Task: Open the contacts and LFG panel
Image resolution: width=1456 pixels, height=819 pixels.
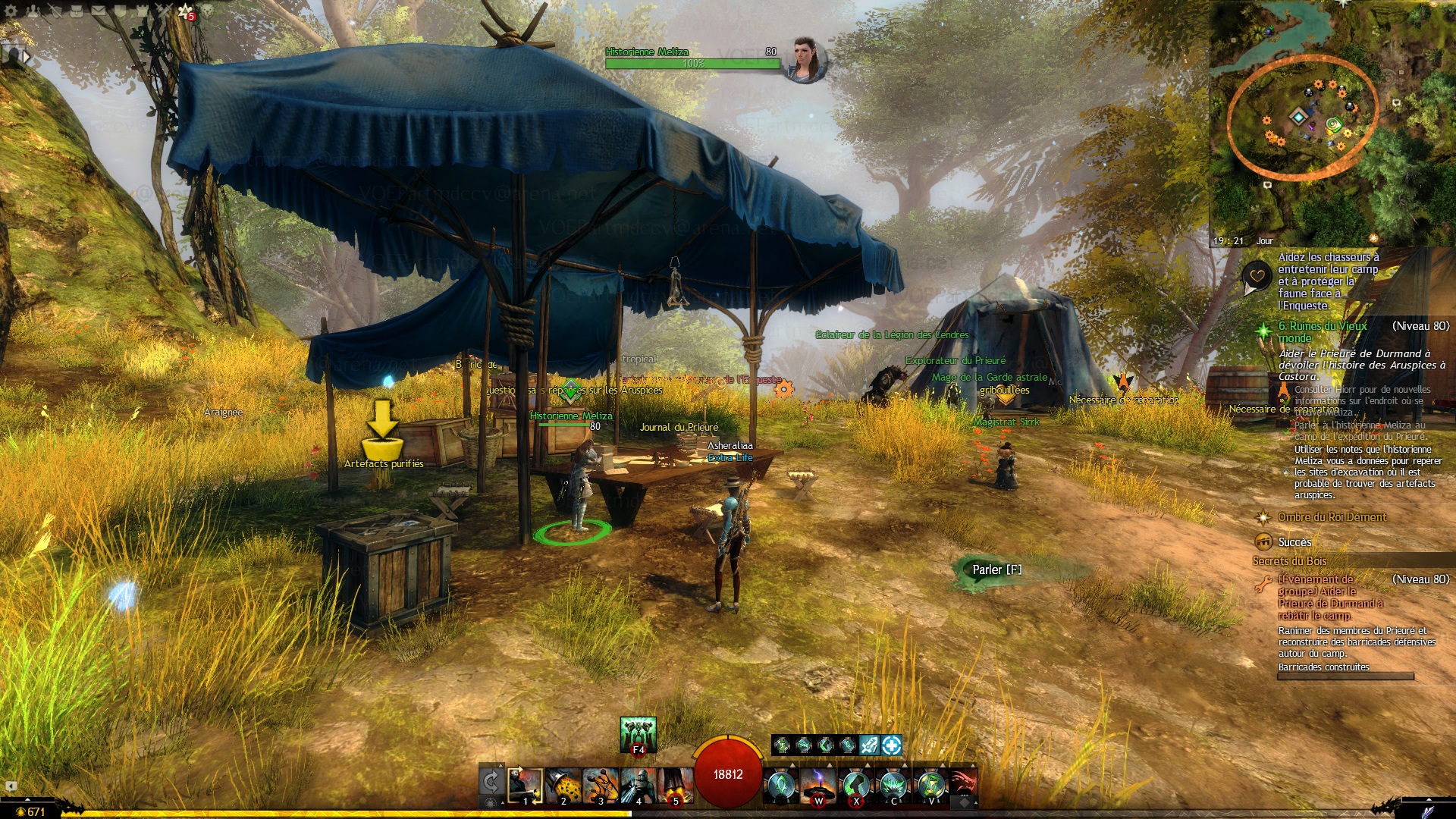Action: tap(33, 11)
